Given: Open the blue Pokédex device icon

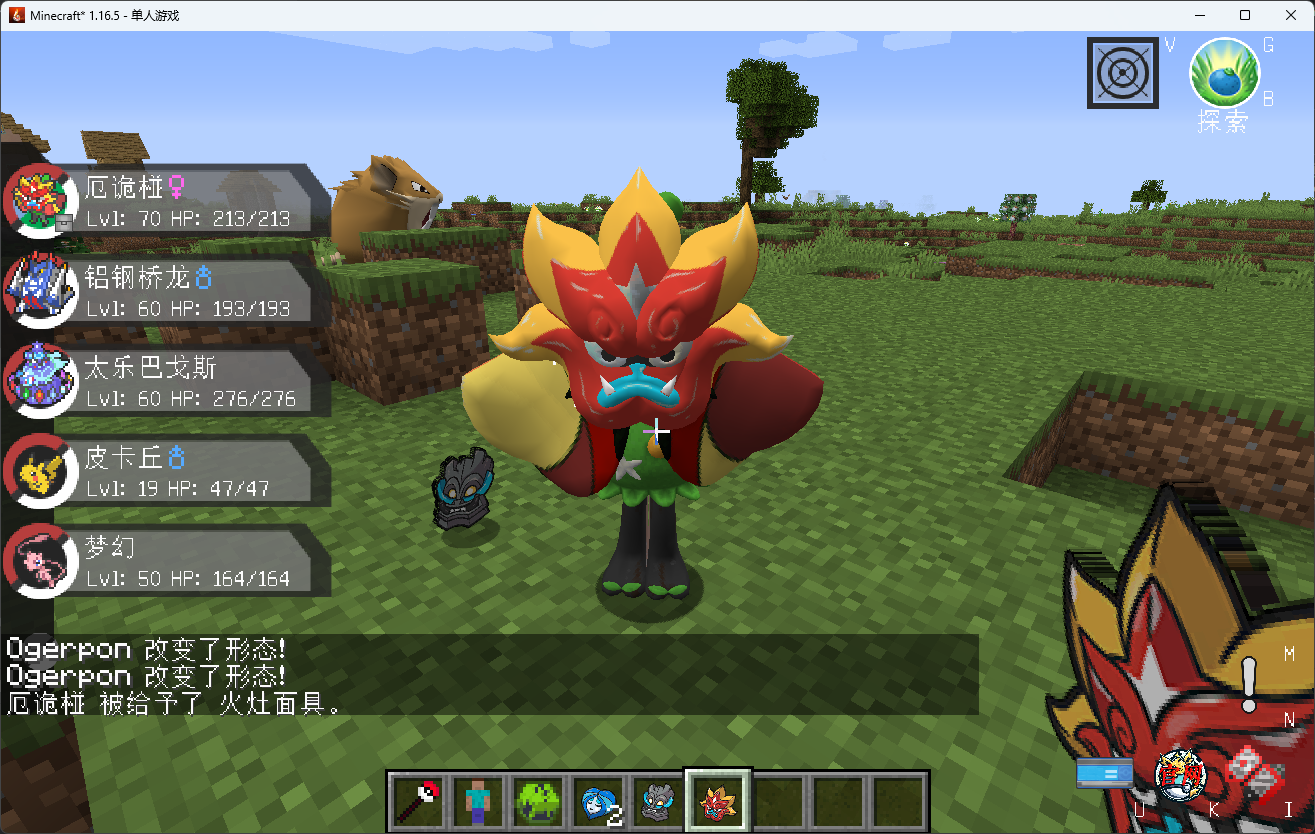Looking at the screenshot, I should 1105,774.
